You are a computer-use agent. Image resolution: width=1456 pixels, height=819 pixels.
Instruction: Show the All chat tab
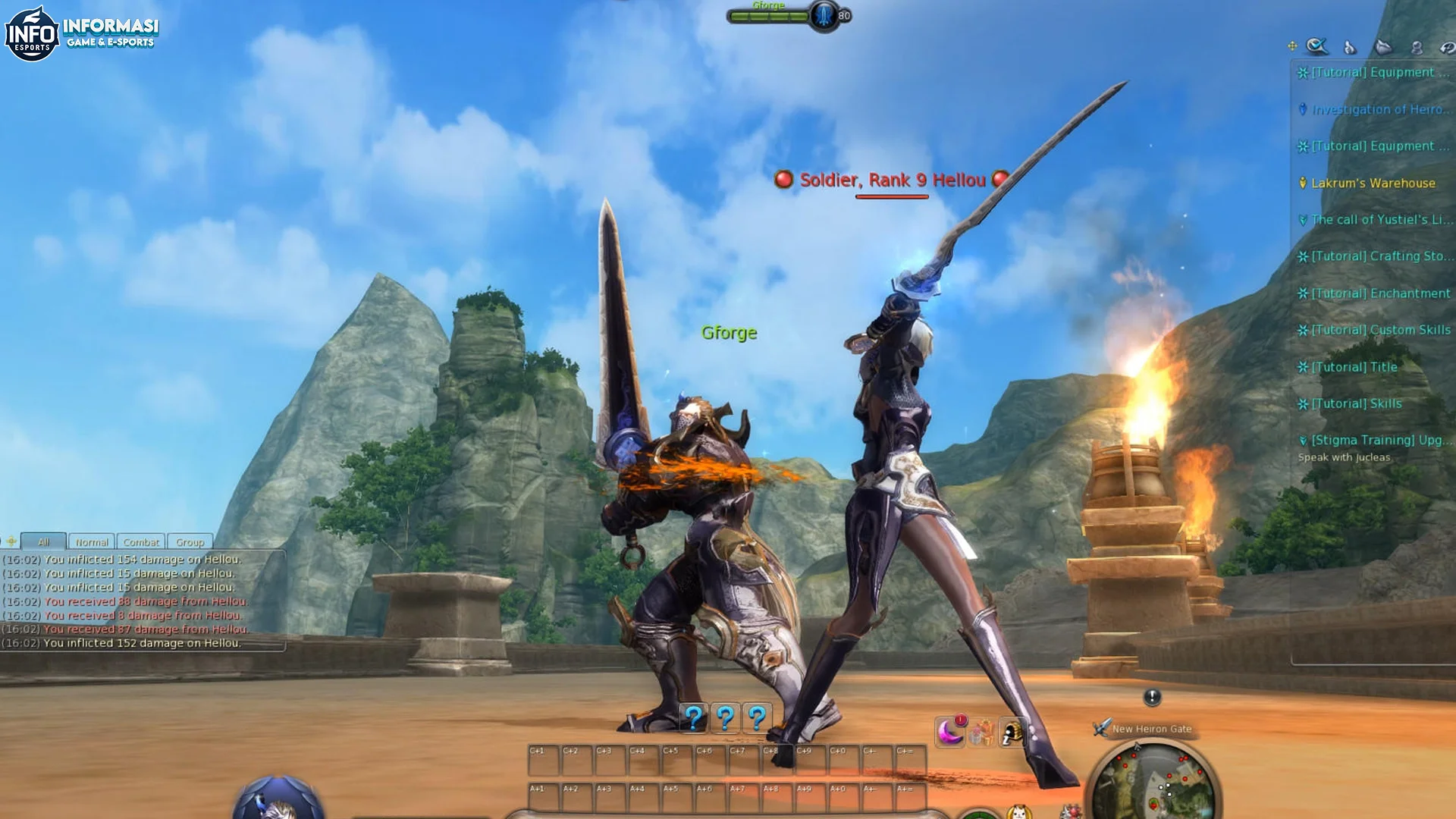coord(43,542)
